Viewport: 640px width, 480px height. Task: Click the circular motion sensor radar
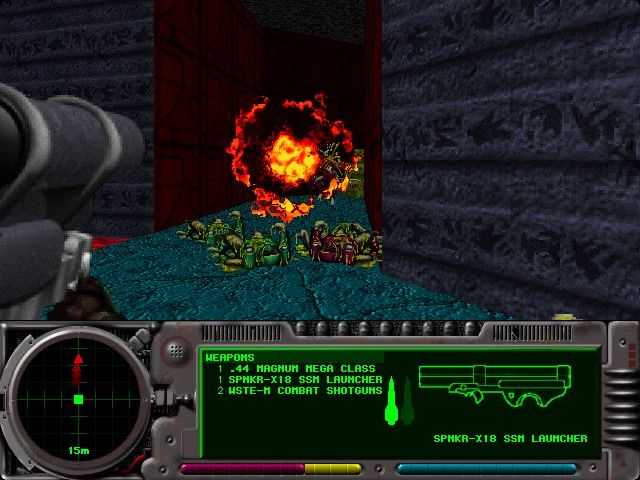(x=77, y=399)
